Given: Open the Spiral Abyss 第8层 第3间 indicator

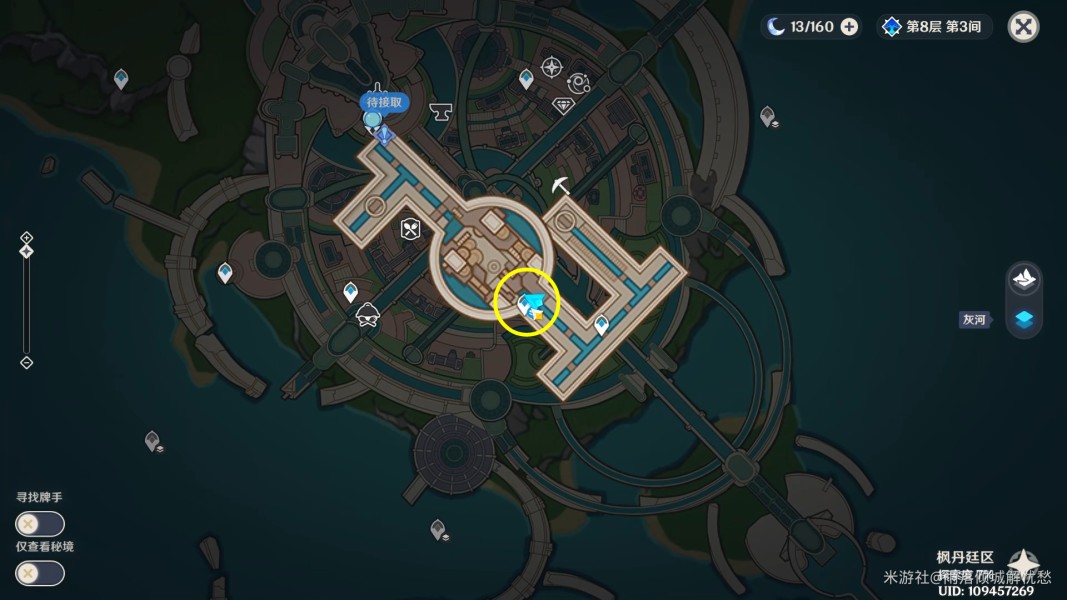Looking at the screenshot, I should pos(935,27).
